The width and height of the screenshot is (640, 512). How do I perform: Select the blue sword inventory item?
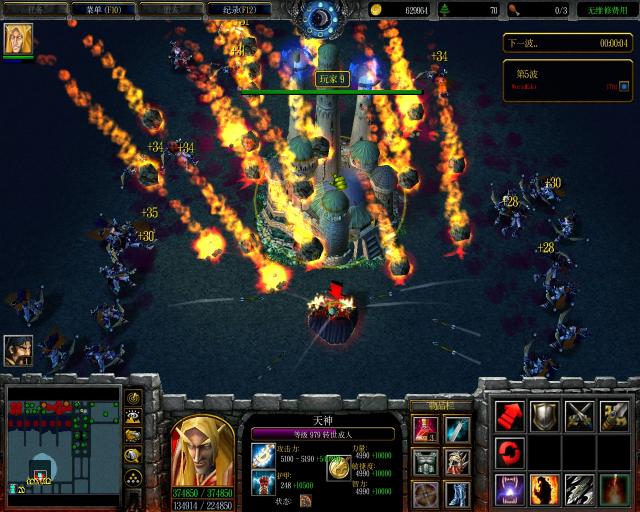pyautogui.click(x=458, y=429)
